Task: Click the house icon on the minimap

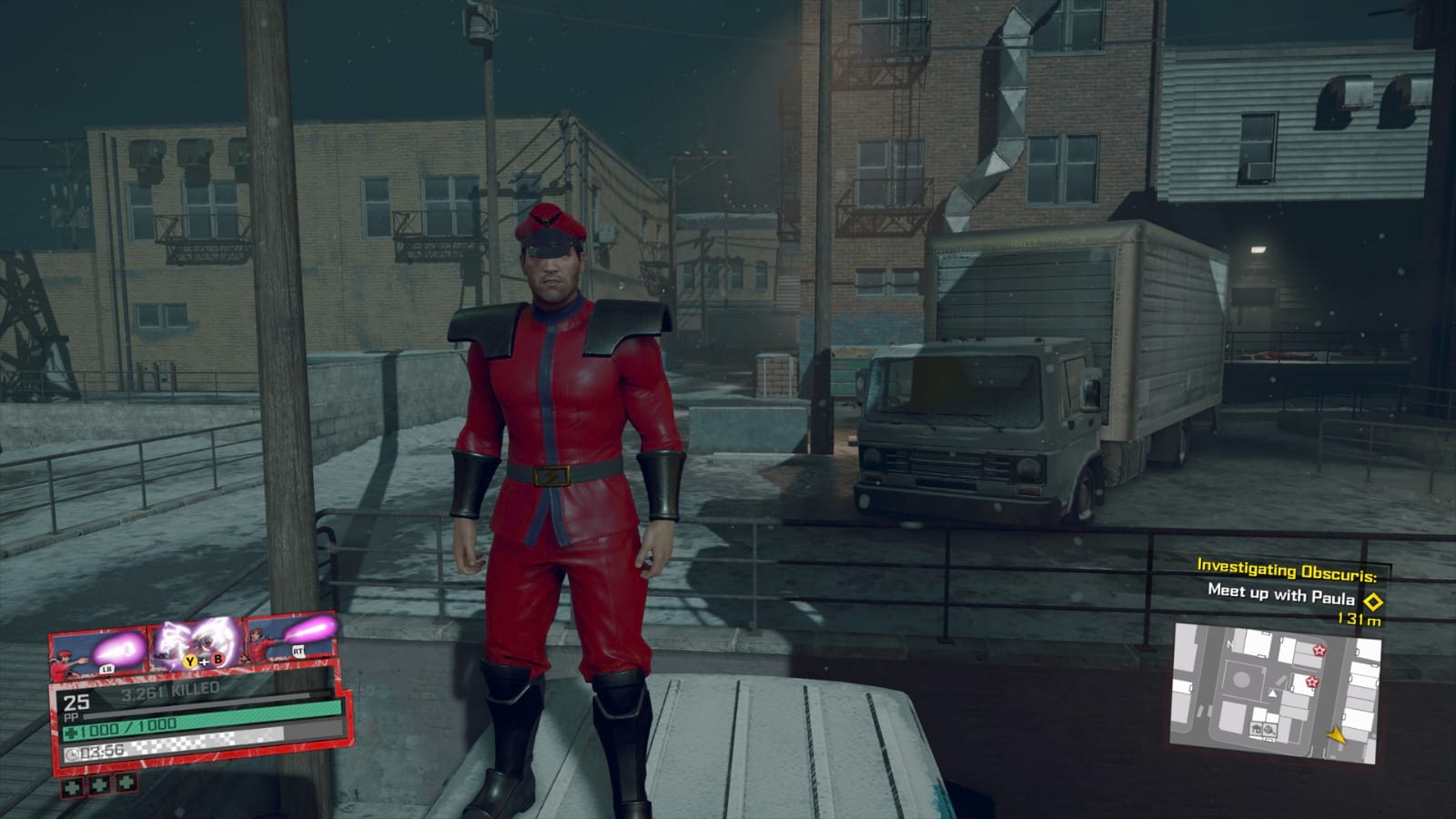Action: [x=1257, y=730]
